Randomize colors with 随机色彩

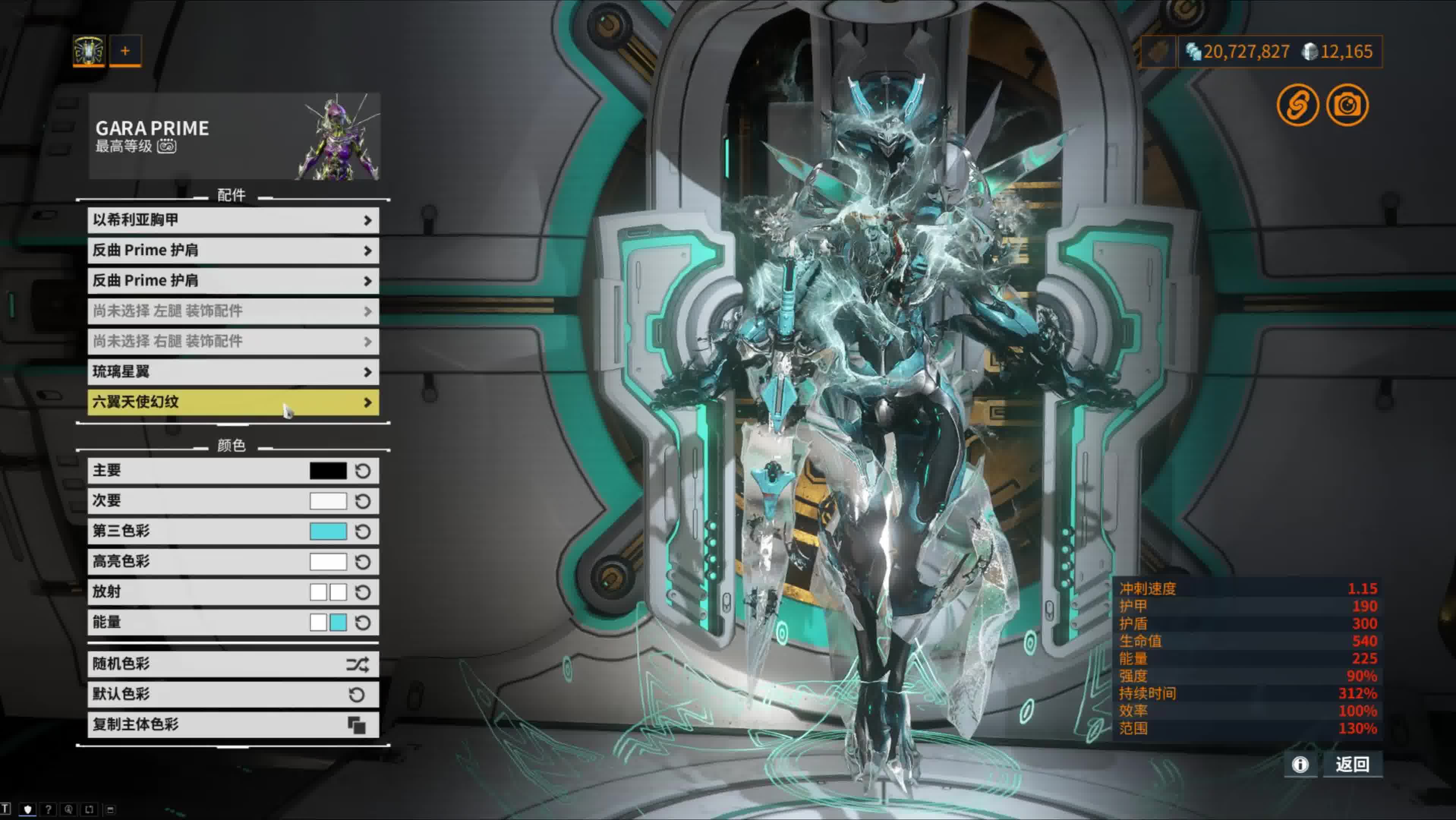(x=232, y=664)
